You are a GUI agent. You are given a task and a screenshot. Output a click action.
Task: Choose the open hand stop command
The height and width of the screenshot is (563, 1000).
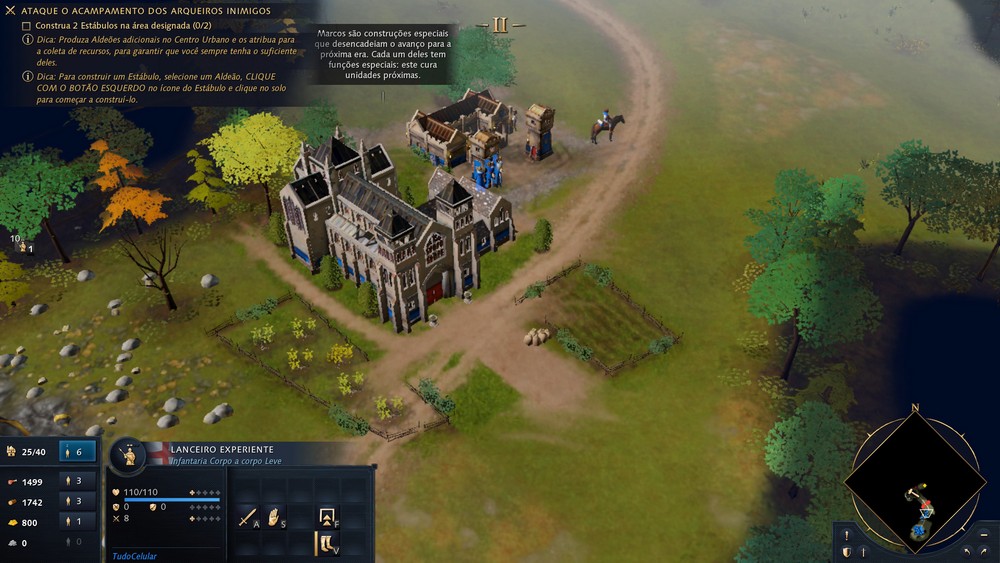[x=273, y=517]
